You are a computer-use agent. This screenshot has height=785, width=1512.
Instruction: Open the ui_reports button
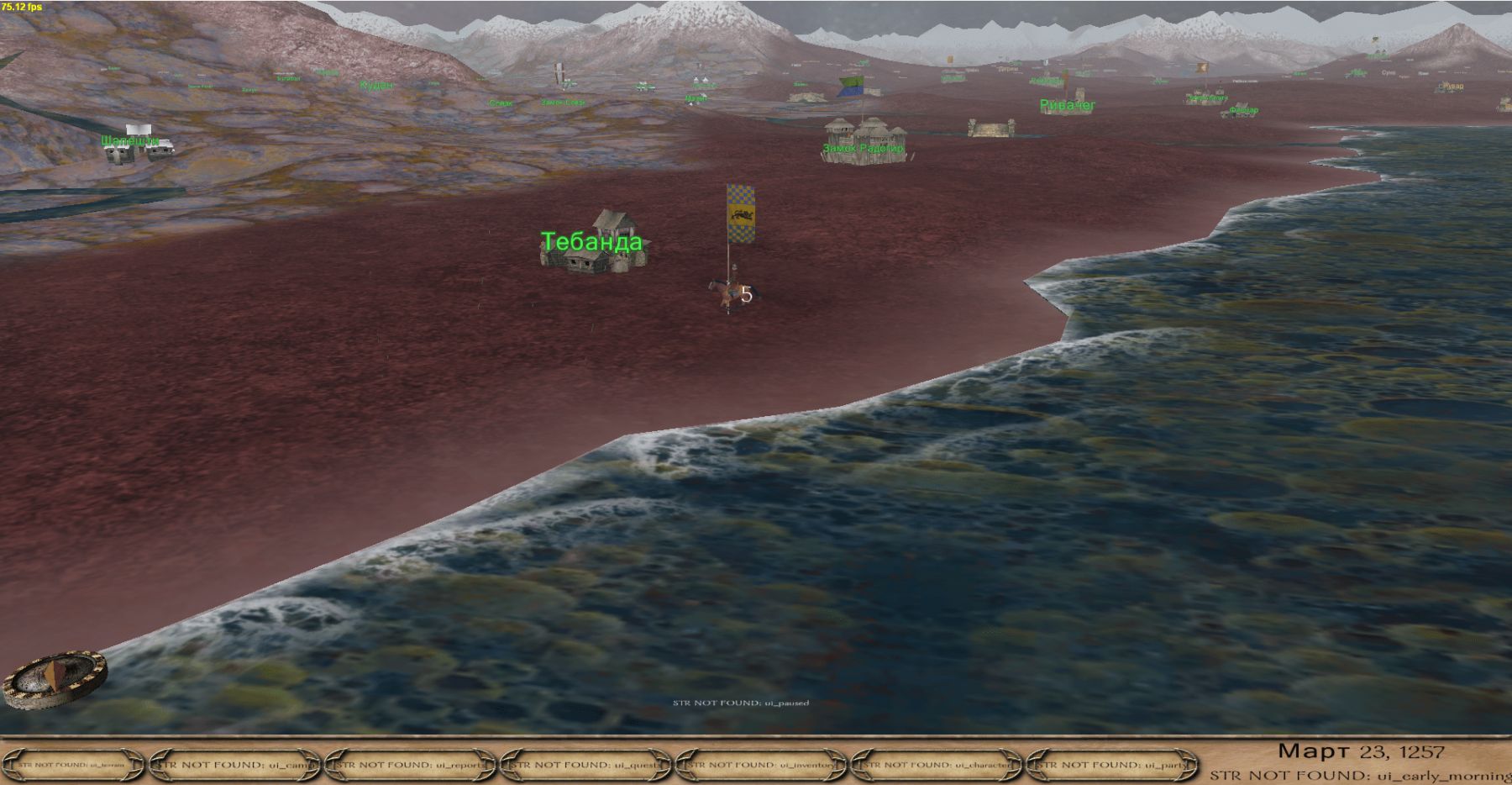412,765
